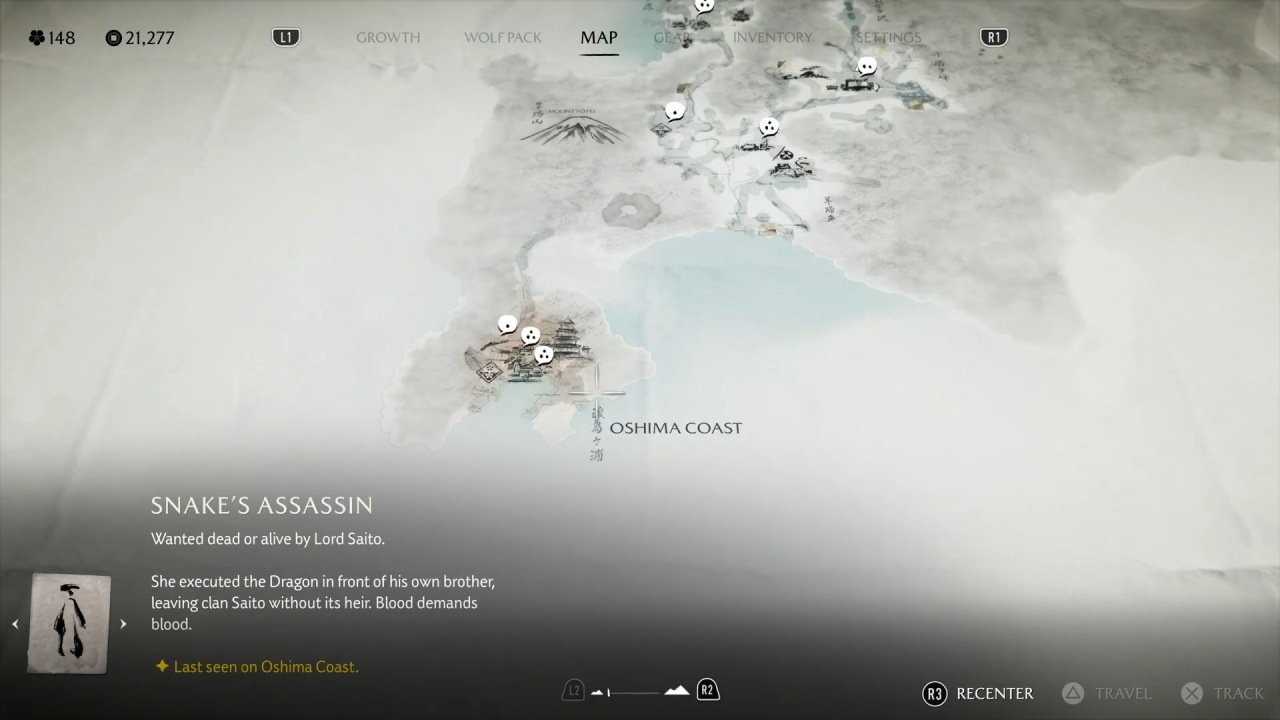Select the Map tab
Viewport: 1280px width, 720px height.
coord(599,38)
